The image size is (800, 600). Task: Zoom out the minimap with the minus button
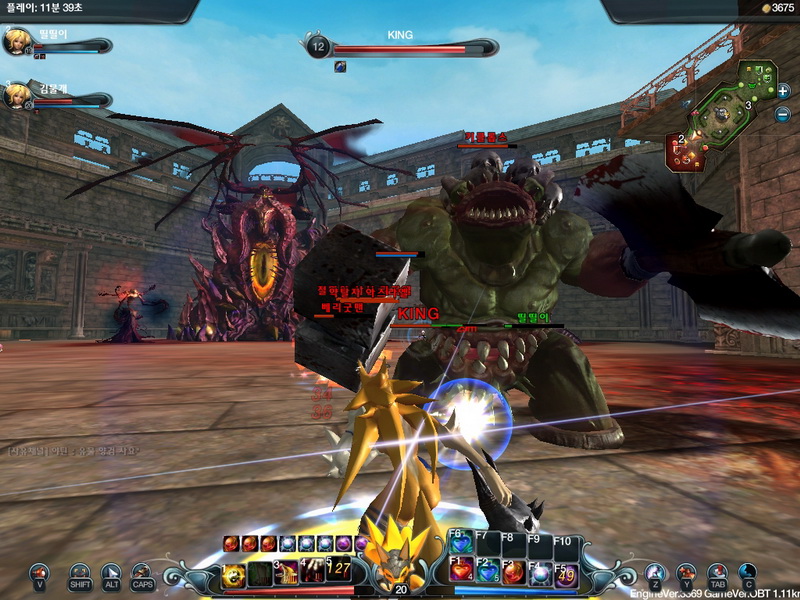click(783, 114)
